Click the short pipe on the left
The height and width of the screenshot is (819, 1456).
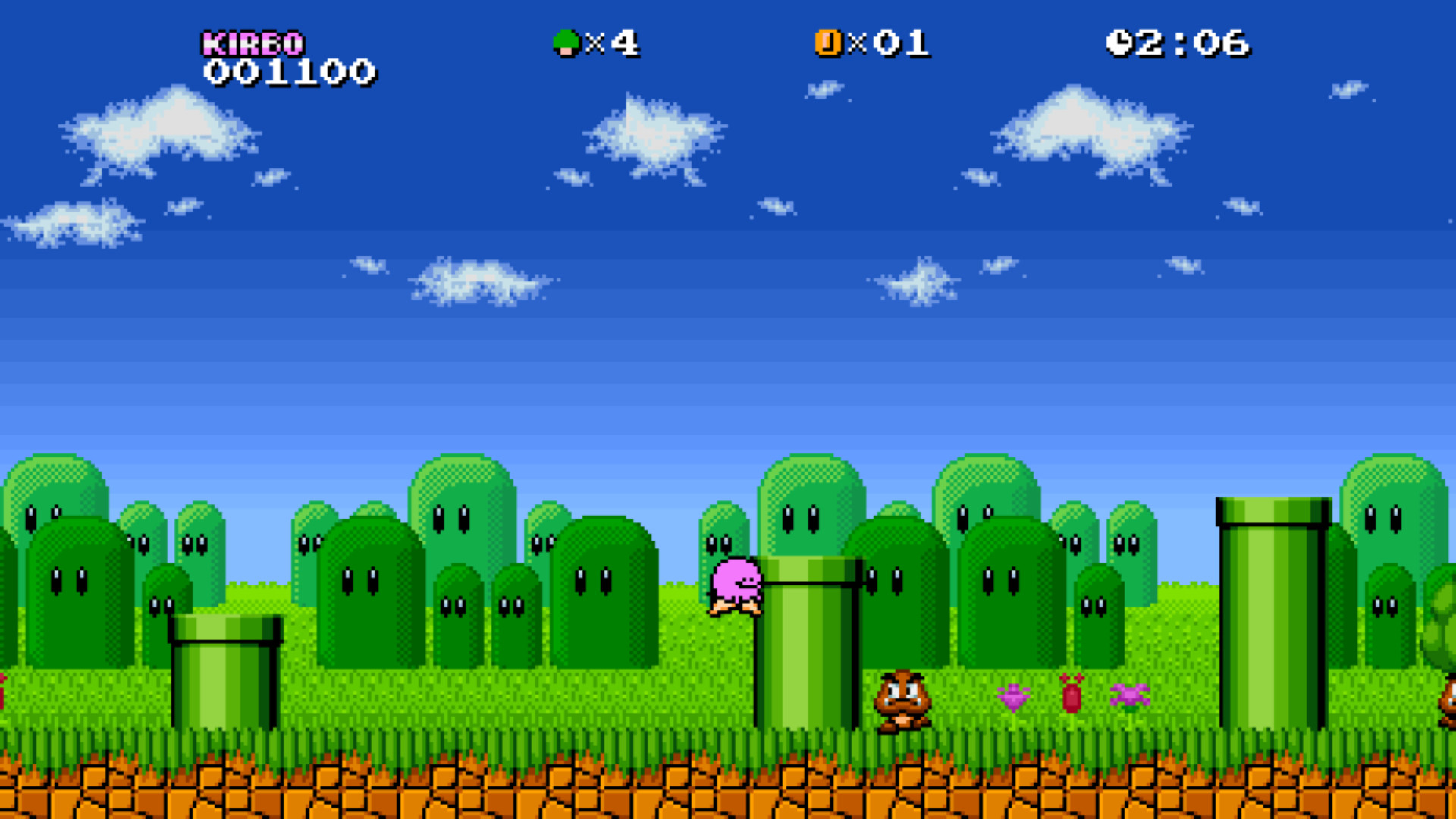click(x=227, y=675)
